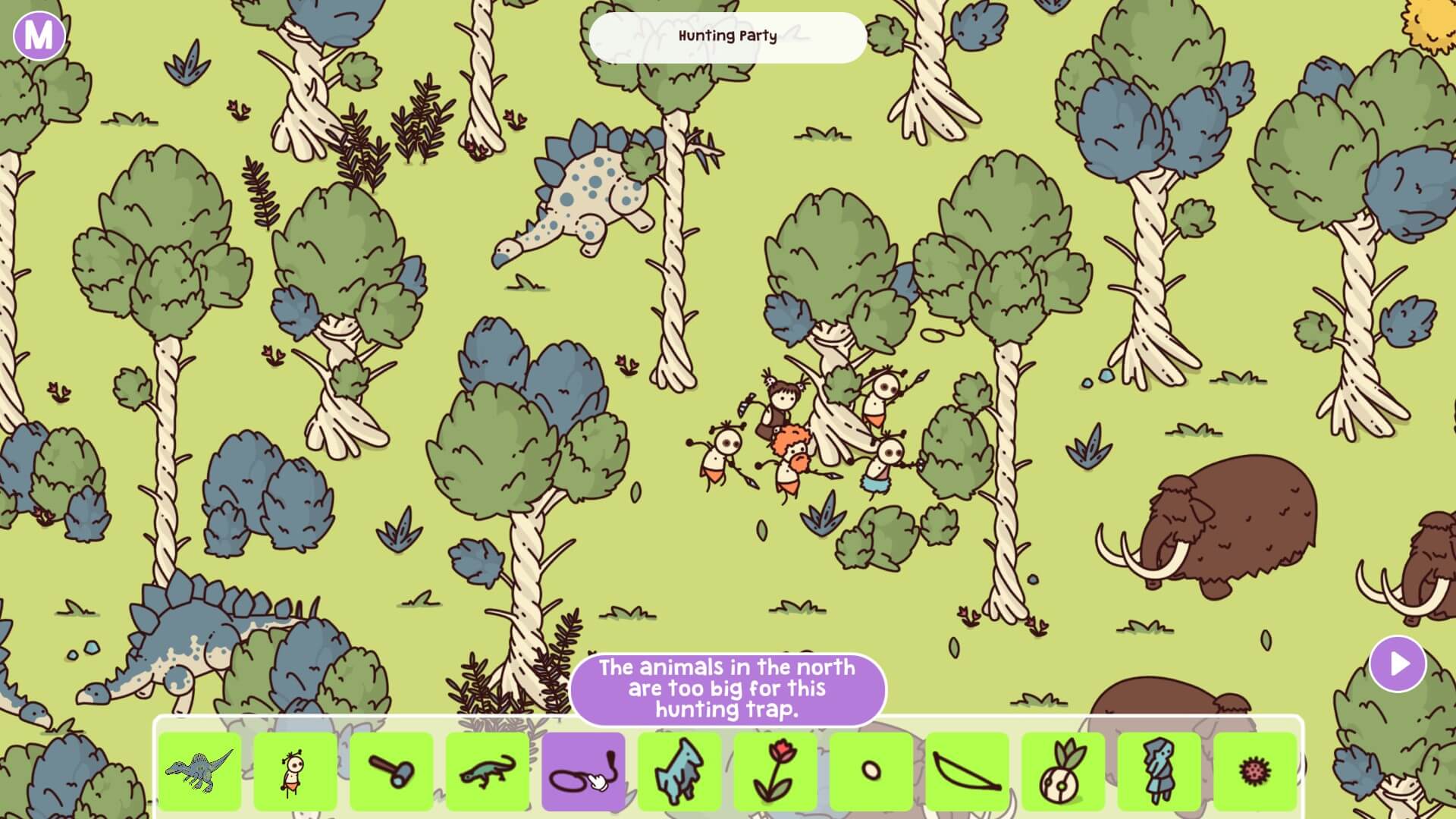Screen dimensions: 1456x819
Task: Select the rope snare hunting trap slot
Action: click(583, 771)
